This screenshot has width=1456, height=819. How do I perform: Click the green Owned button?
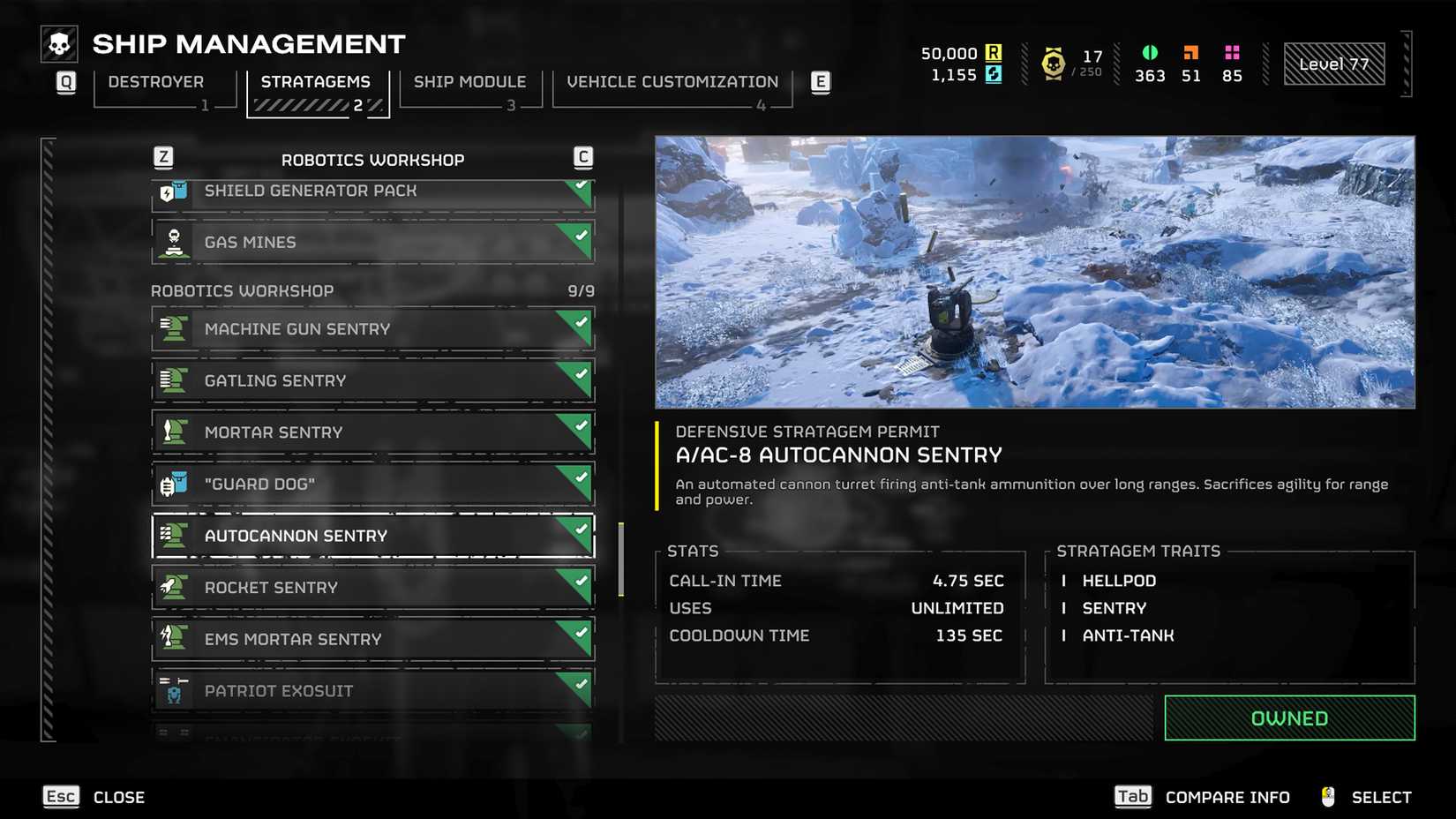click(x=1289, y=718)
